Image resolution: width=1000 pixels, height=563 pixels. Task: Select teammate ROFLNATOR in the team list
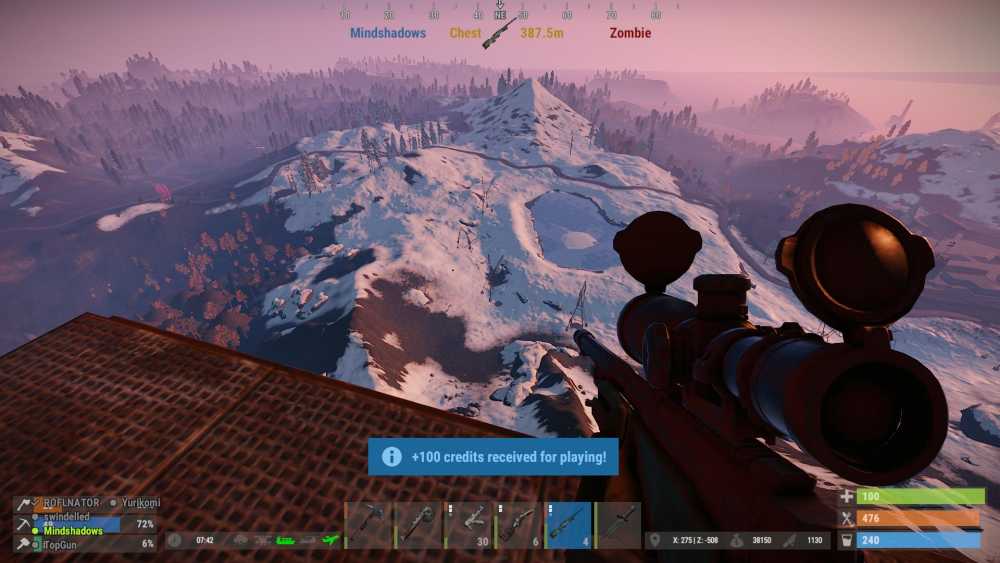tap(70, 503)
